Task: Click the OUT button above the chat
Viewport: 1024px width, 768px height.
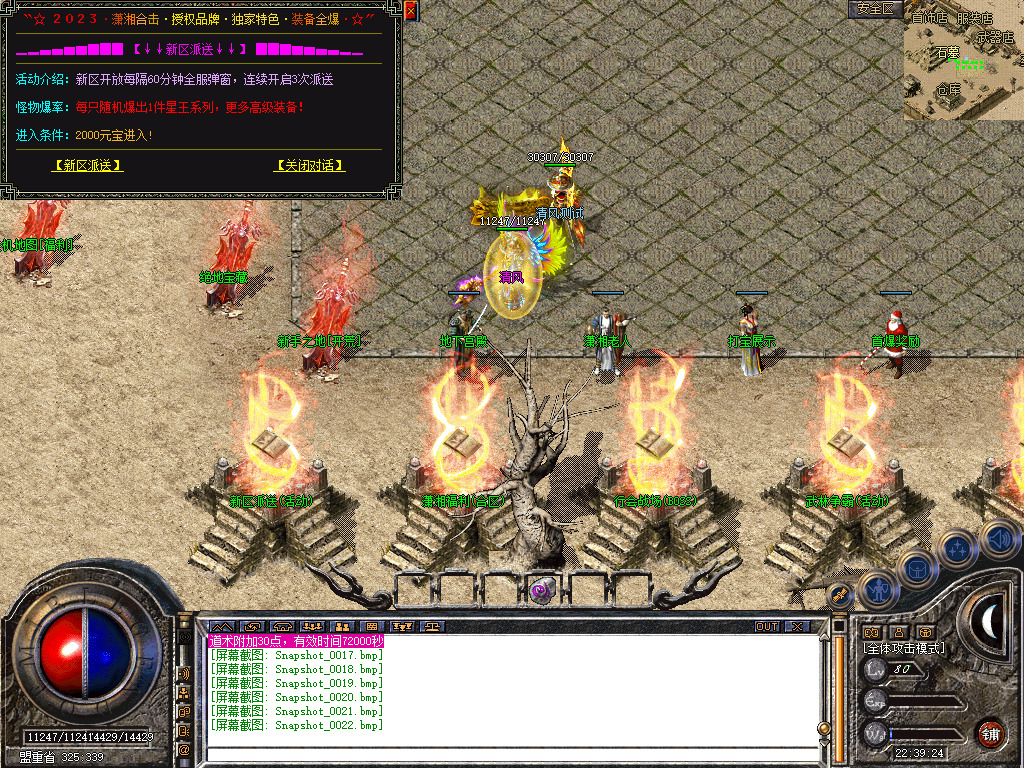Action: [x=767, y=627]
